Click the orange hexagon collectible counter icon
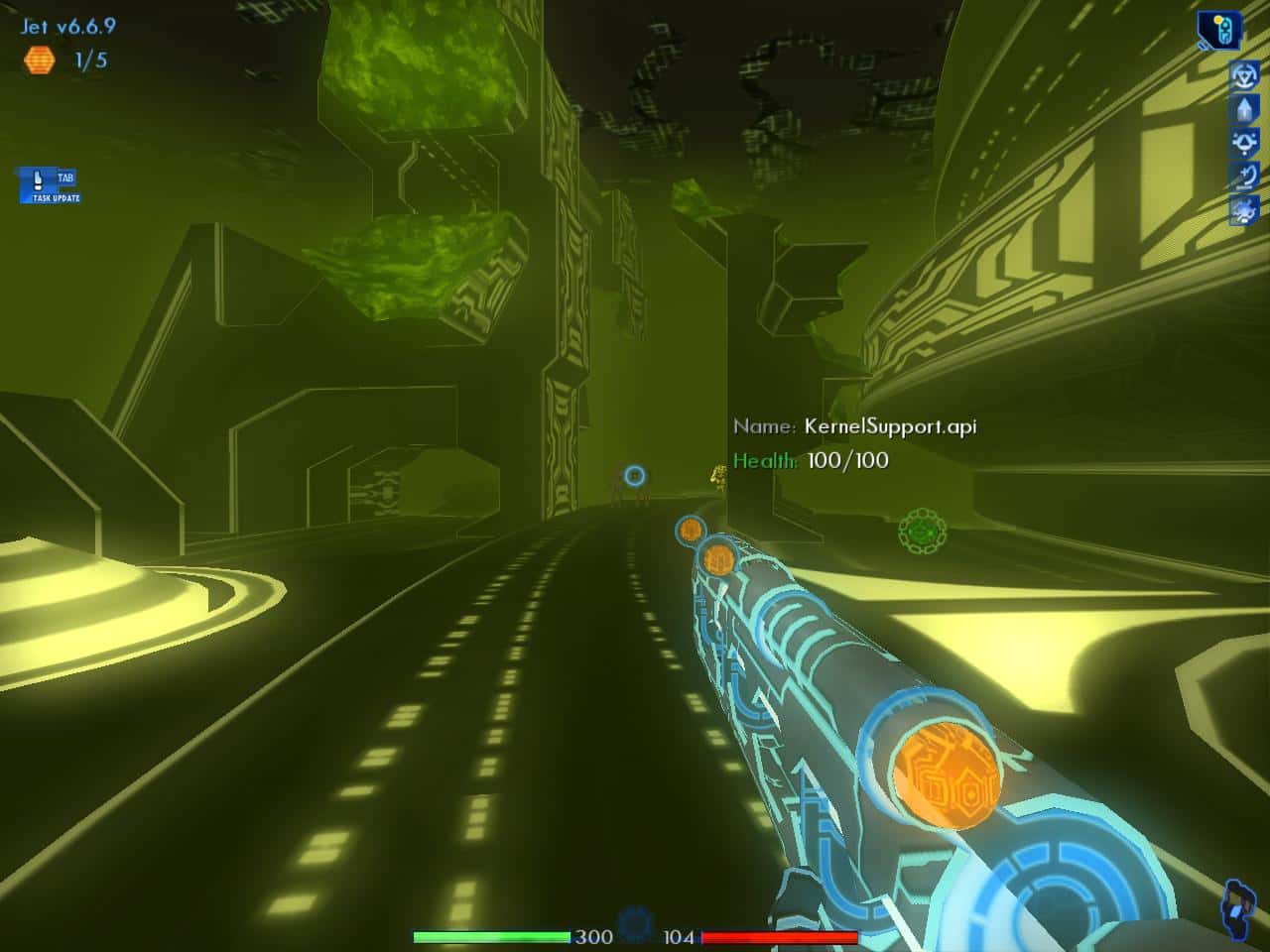This screenshot has width=1270, height=952. (38, 61)
